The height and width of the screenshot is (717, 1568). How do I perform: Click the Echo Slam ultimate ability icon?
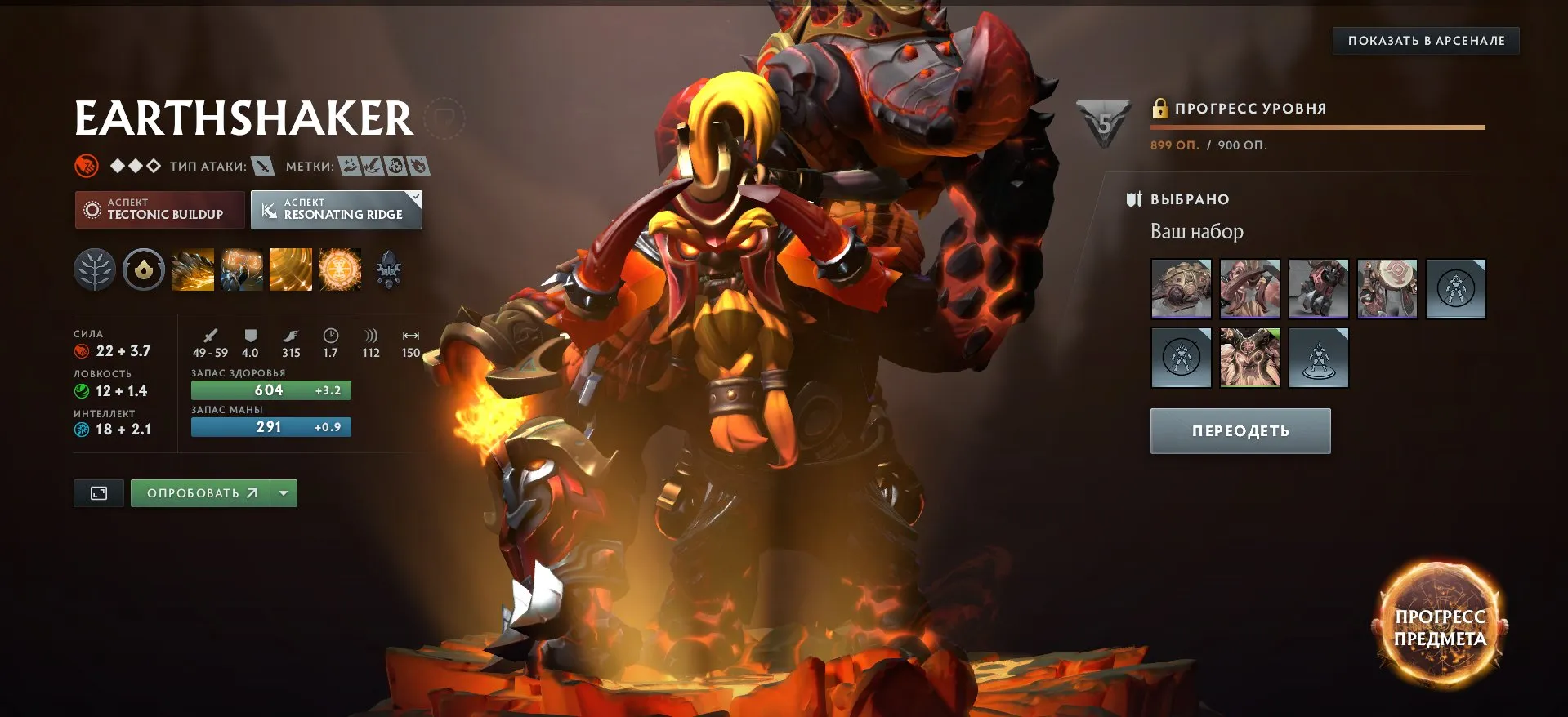(x=339, y=269)
